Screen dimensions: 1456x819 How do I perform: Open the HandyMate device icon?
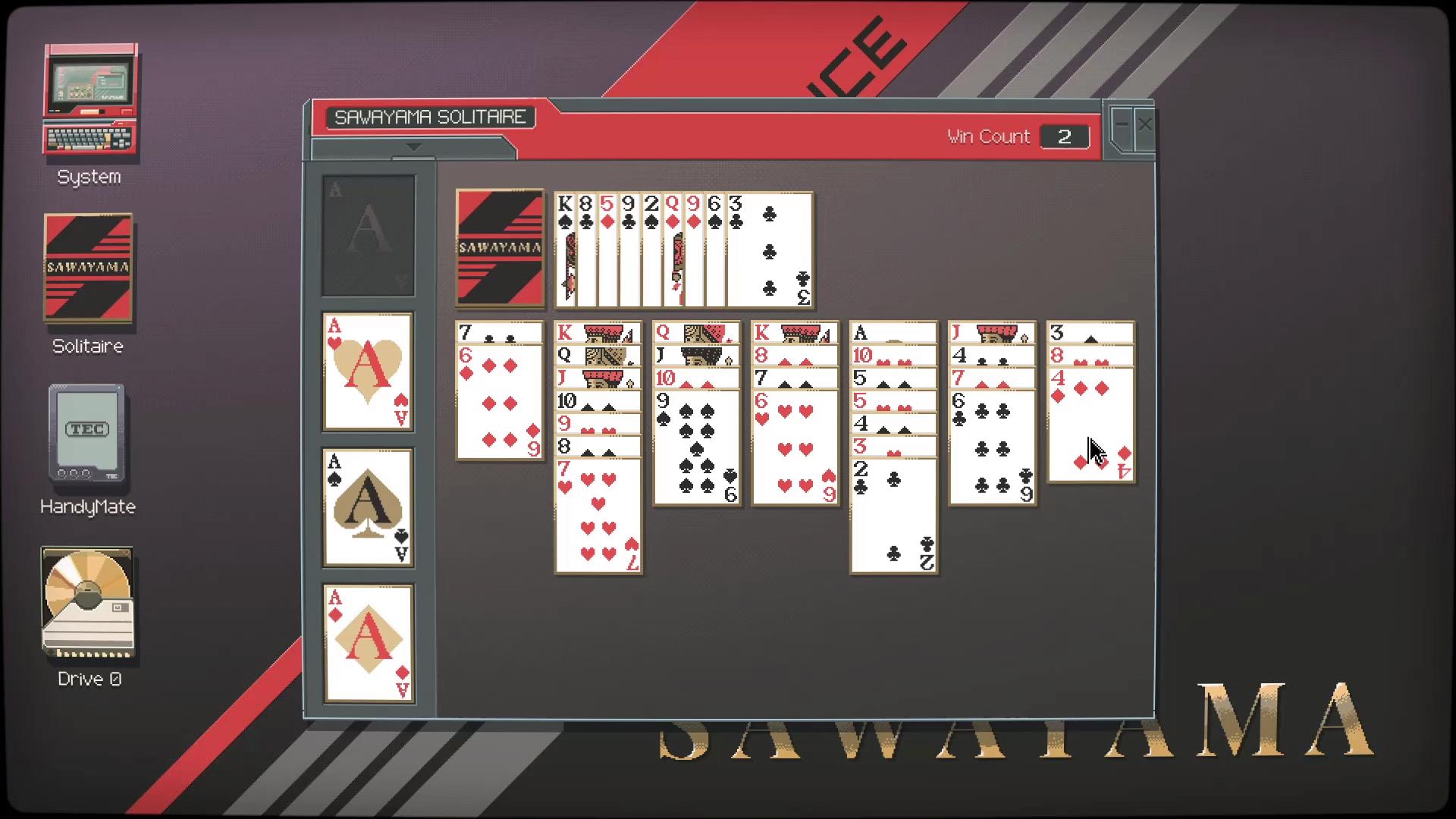pyautogui.click(x=86, y=434)
